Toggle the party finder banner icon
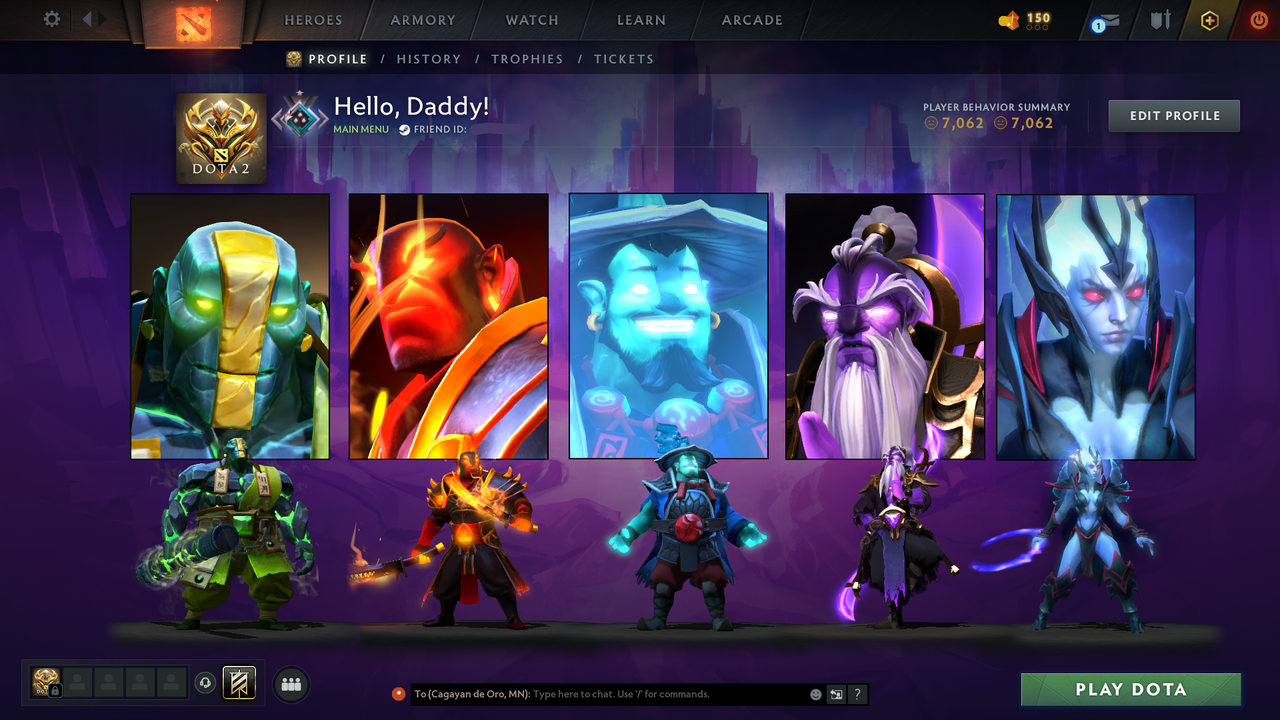Screen dimensions: 1280x720 (237, 683)
